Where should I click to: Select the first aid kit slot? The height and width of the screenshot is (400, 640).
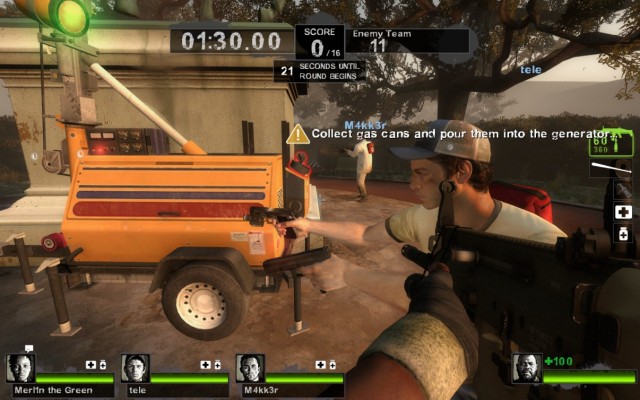623,213
